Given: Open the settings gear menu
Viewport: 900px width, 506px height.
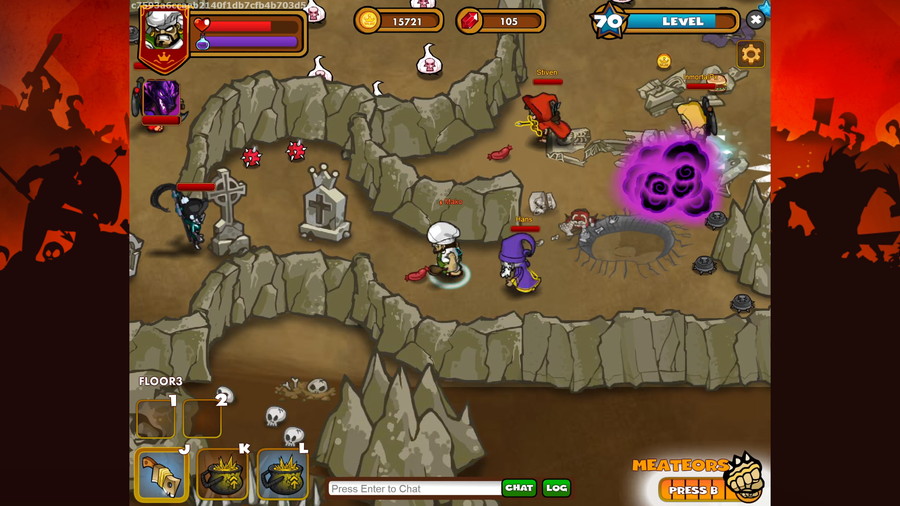Looking at the screenshot, I should point(750,55).
